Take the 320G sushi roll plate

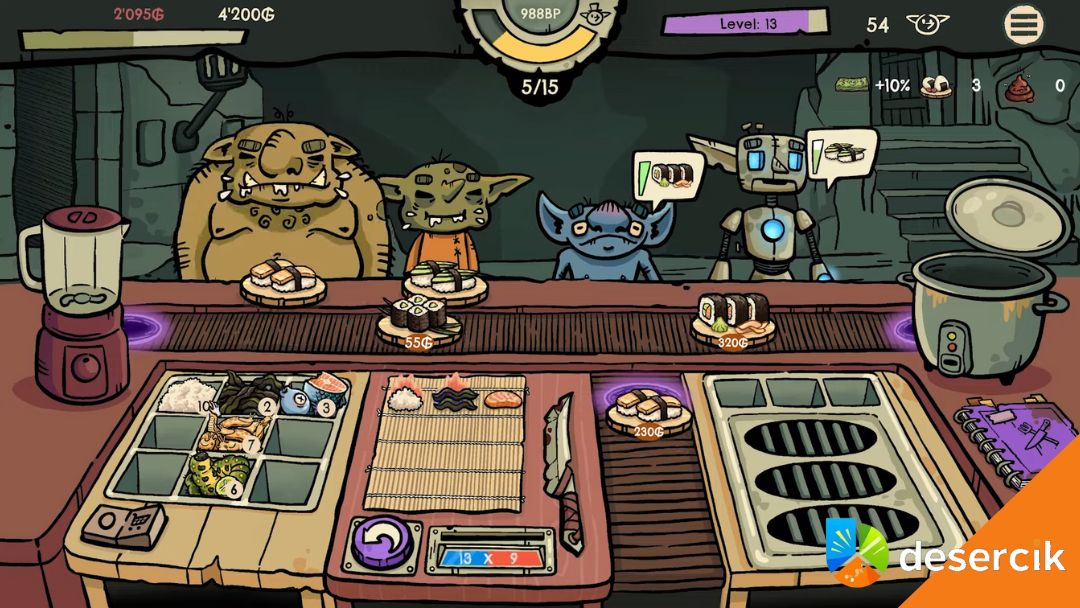[733, 319]
